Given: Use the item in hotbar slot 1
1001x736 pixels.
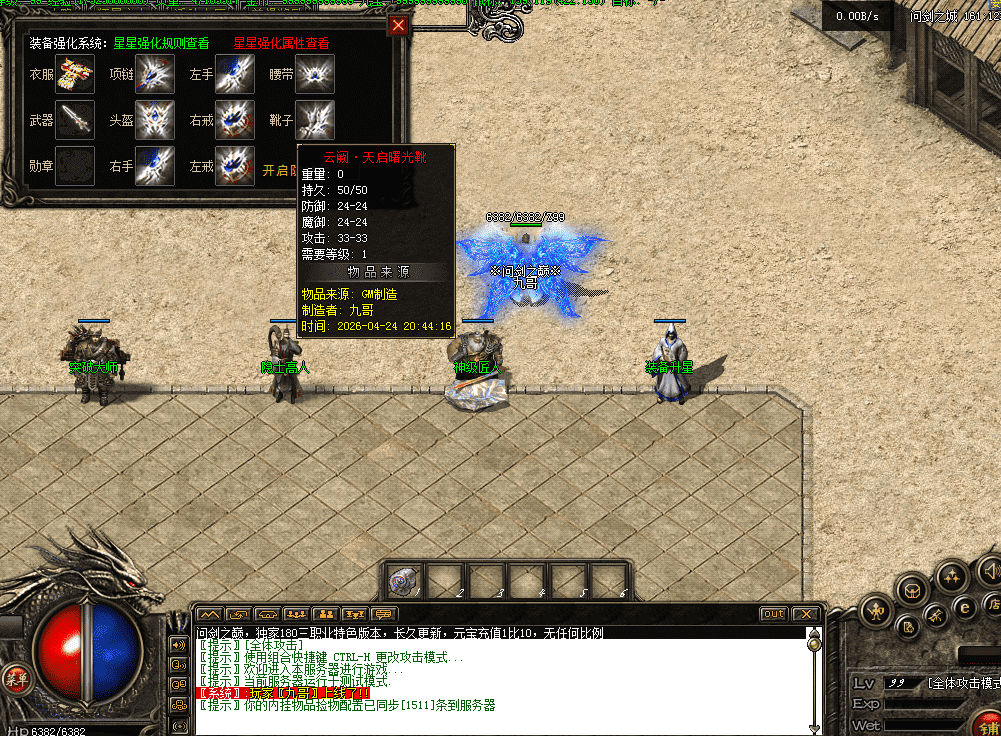Looking at the screenshot, I should point(404,580).
